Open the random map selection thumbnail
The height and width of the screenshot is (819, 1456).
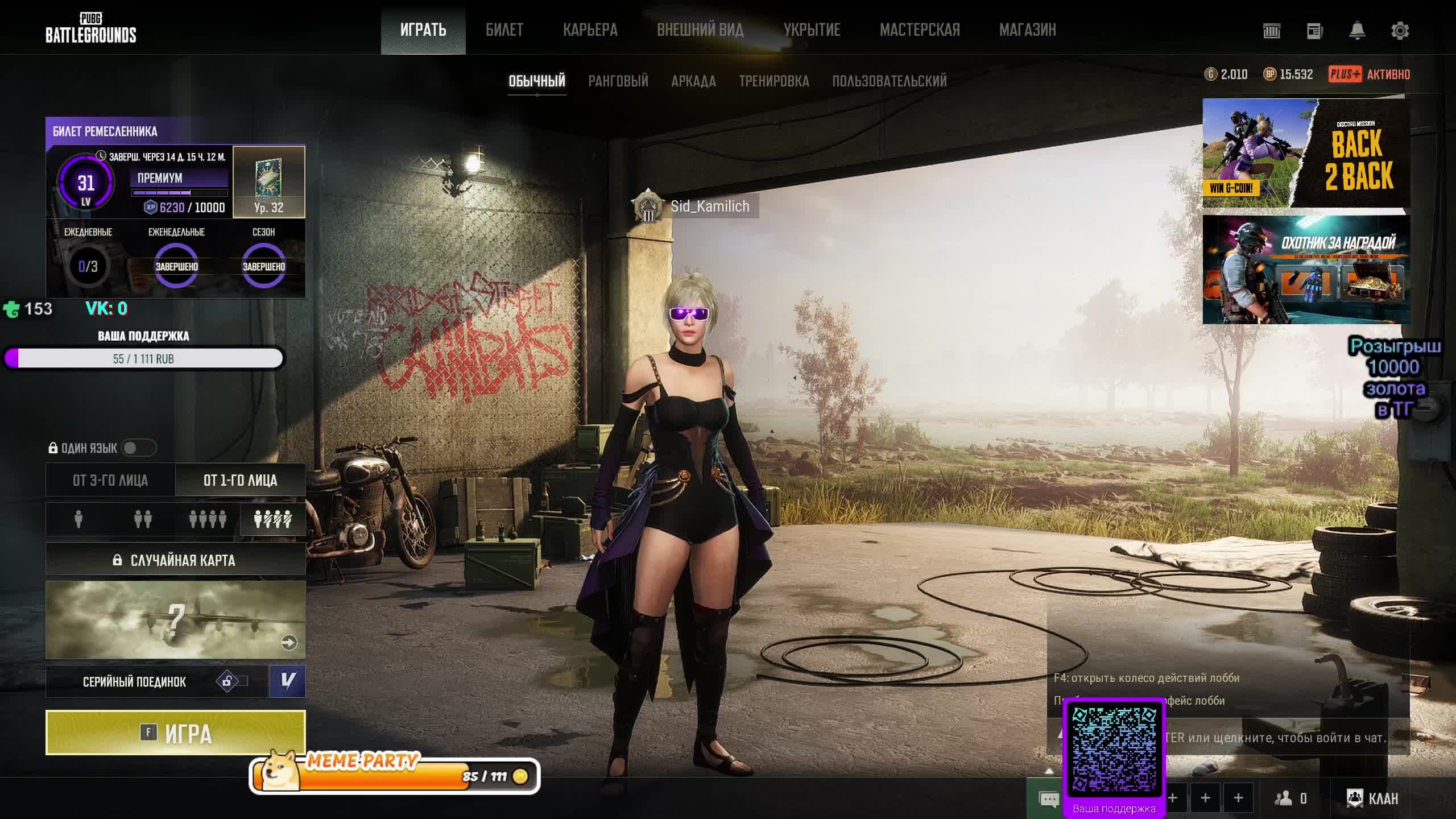coord(175,620)
